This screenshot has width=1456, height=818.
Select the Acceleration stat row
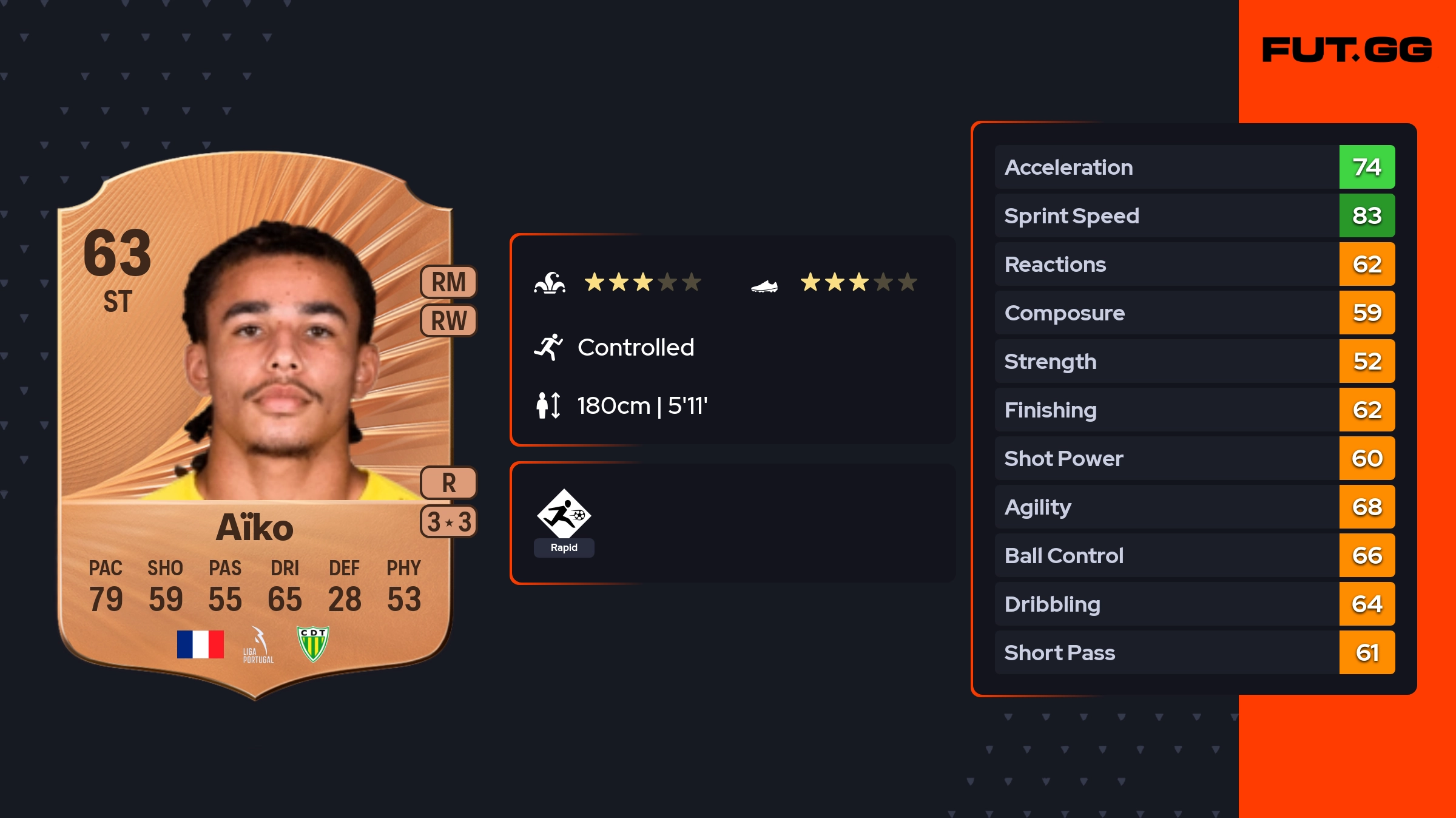pos(1194,167)
